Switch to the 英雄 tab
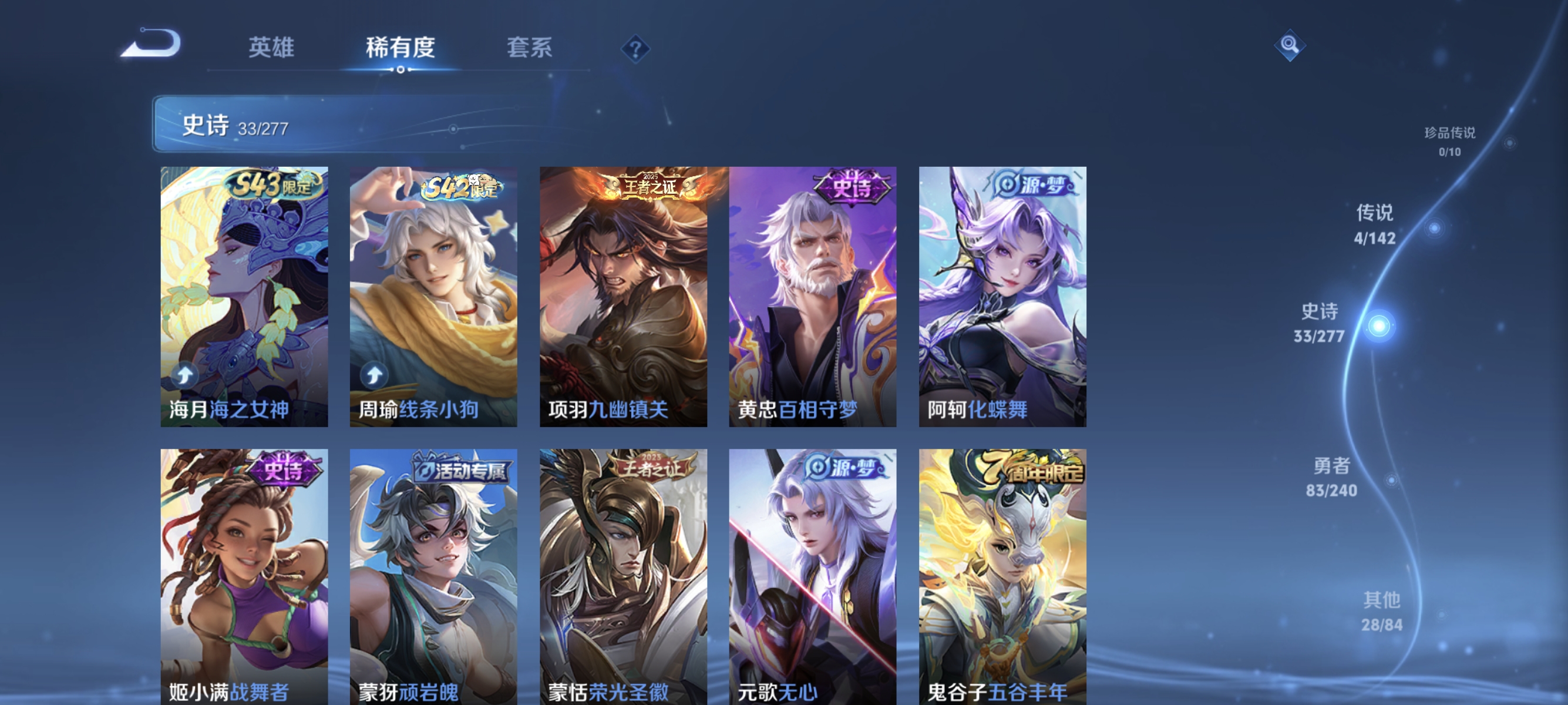 pos(272,49)
